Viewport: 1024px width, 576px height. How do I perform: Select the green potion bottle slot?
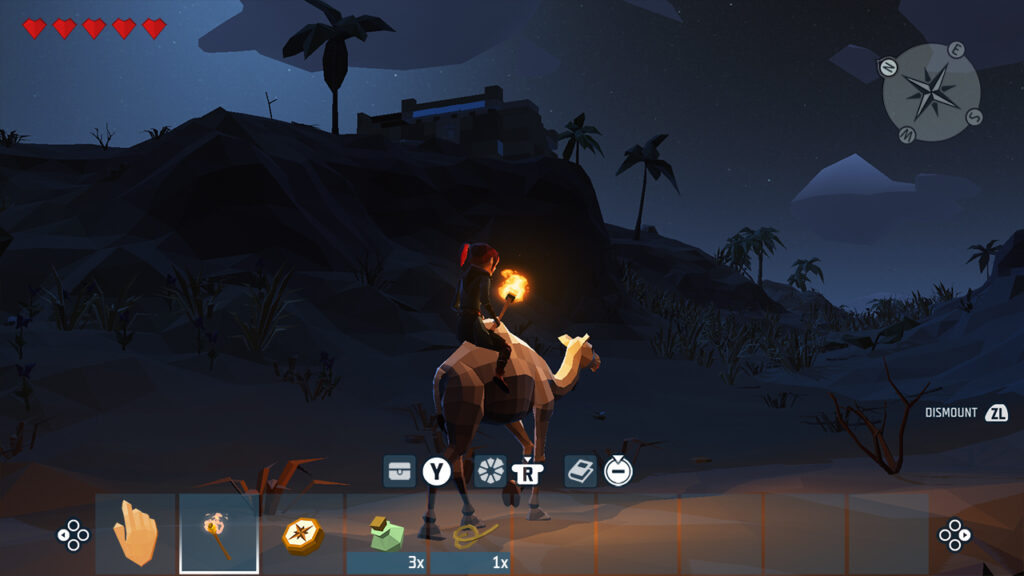pyautogui.click(x=386, y=534)
